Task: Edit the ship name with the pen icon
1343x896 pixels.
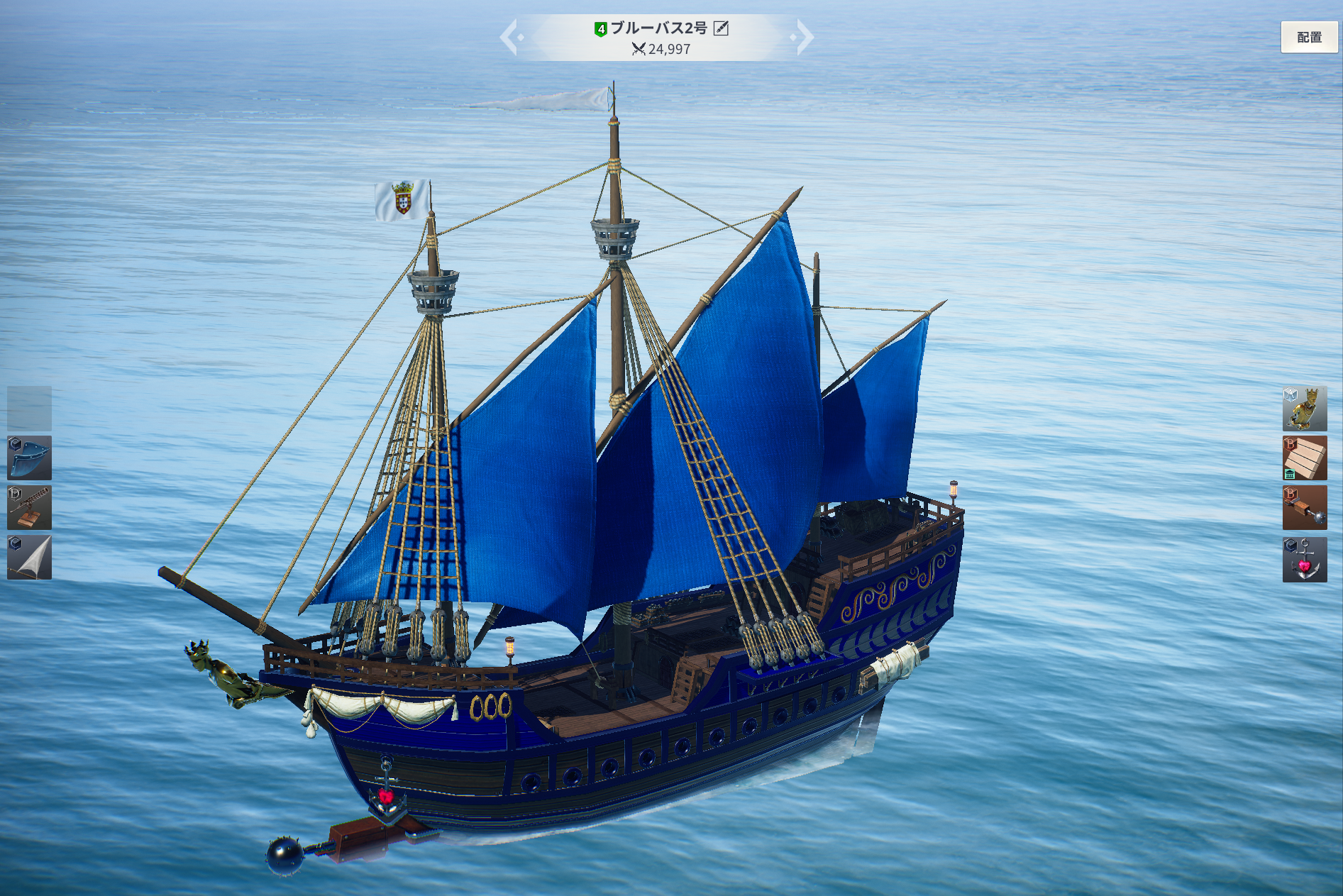Action: pos(721,28)
